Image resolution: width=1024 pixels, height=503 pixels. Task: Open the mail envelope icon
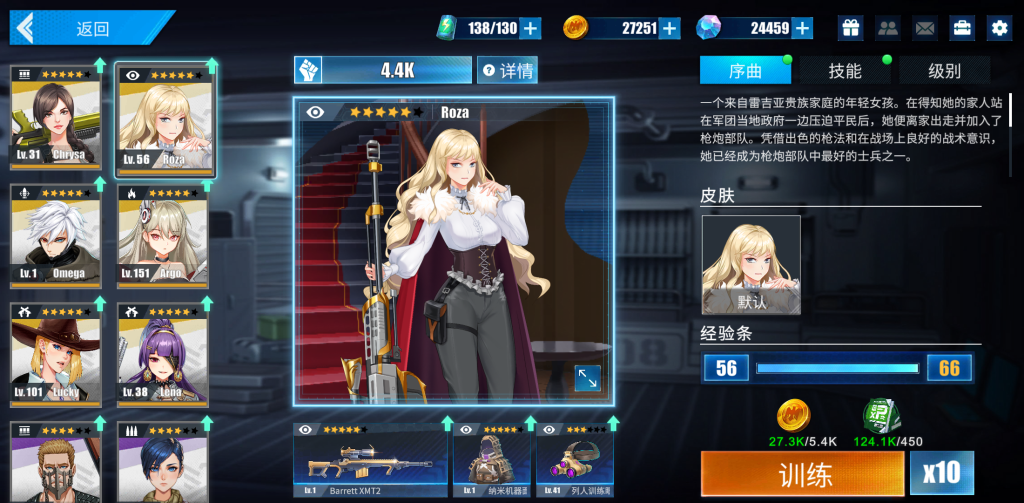click(x=924, y=28)
